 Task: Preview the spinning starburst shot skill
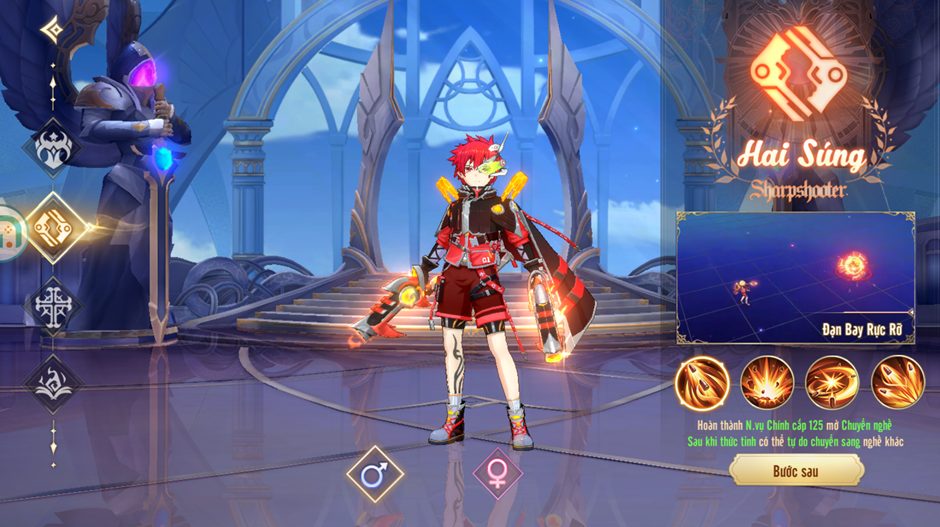tap(832, 383)
